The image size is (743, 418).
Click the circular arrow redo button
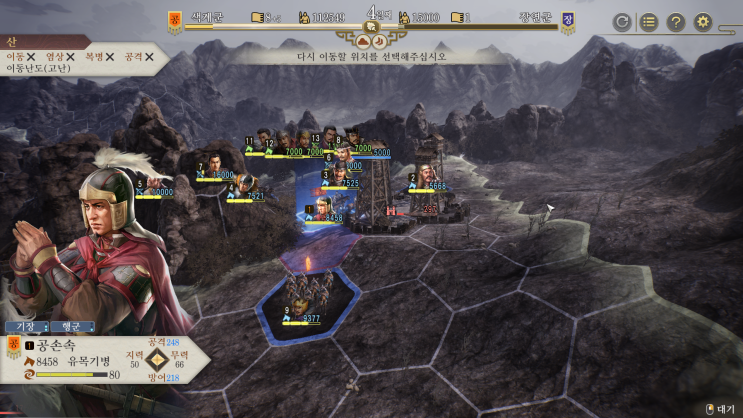pyautogui.click(x=622, y=21)
